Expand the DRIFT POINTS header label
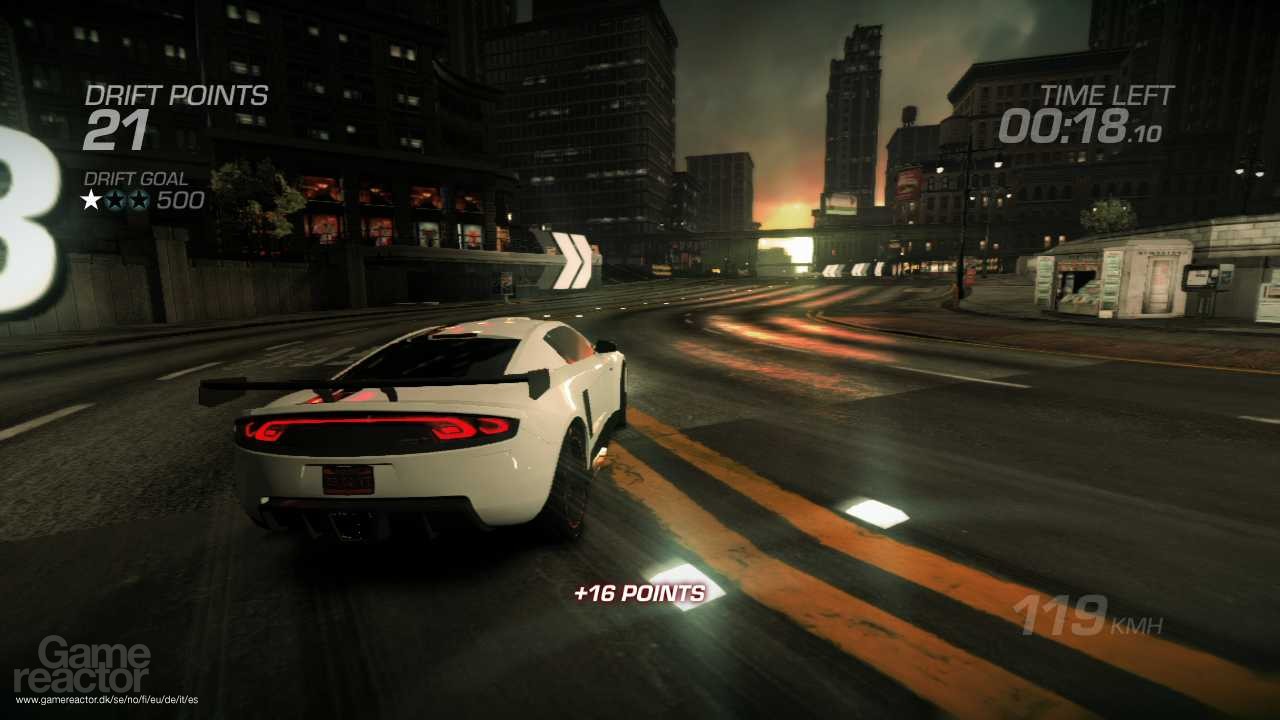 tap(177, 96)
